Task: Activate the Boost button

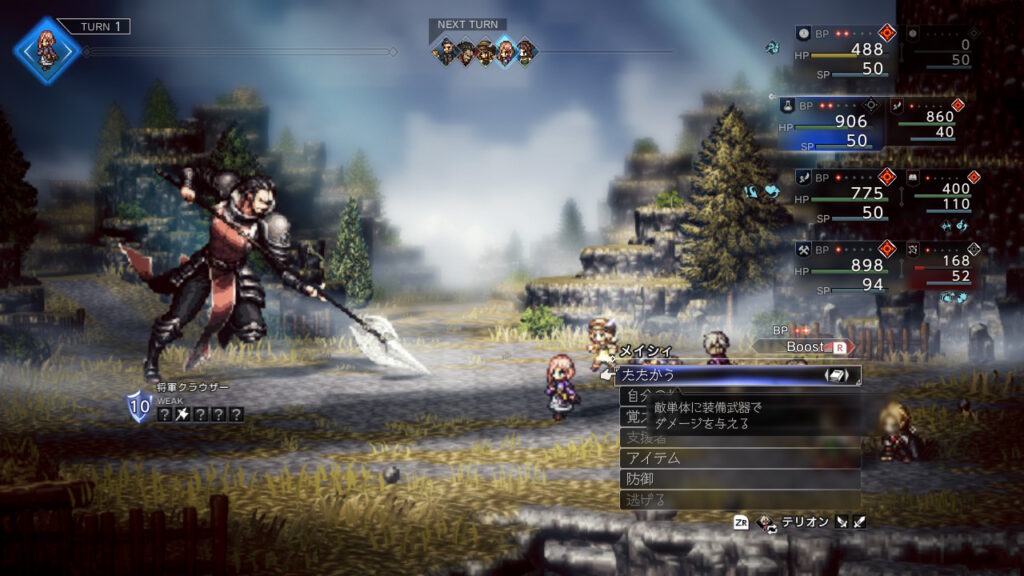Action: point(812,347)
